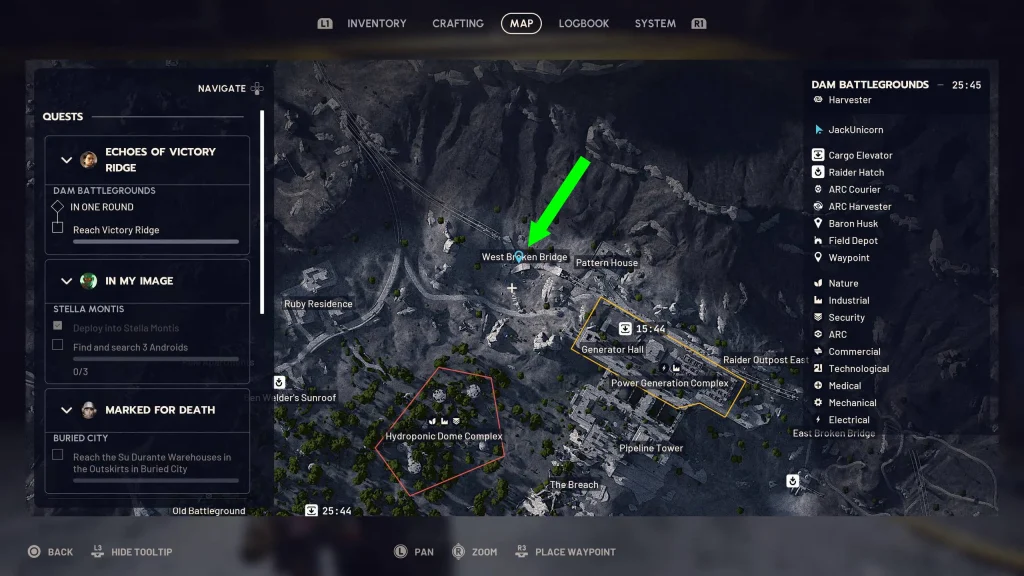Select the Map tab

coord(521,23)
